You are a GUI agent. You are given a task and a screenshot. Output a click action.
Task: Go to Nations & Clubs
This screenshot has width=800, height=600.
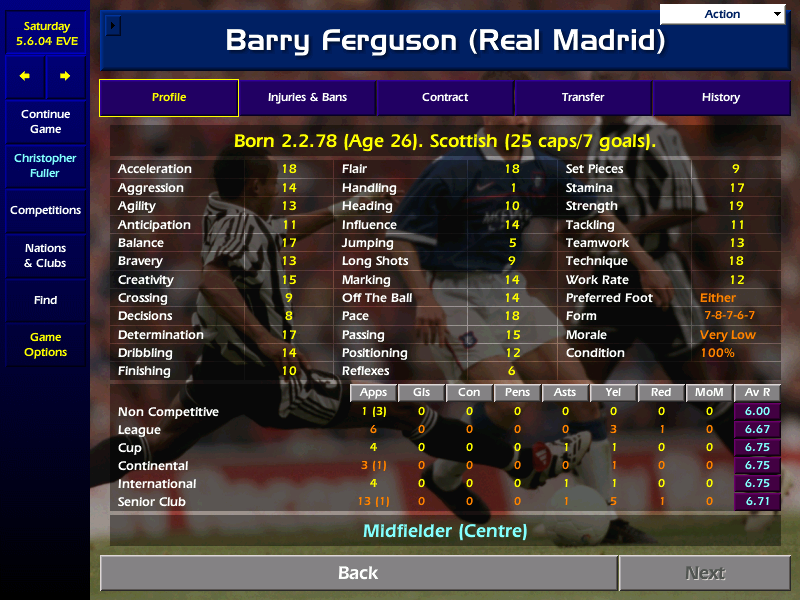45,256
